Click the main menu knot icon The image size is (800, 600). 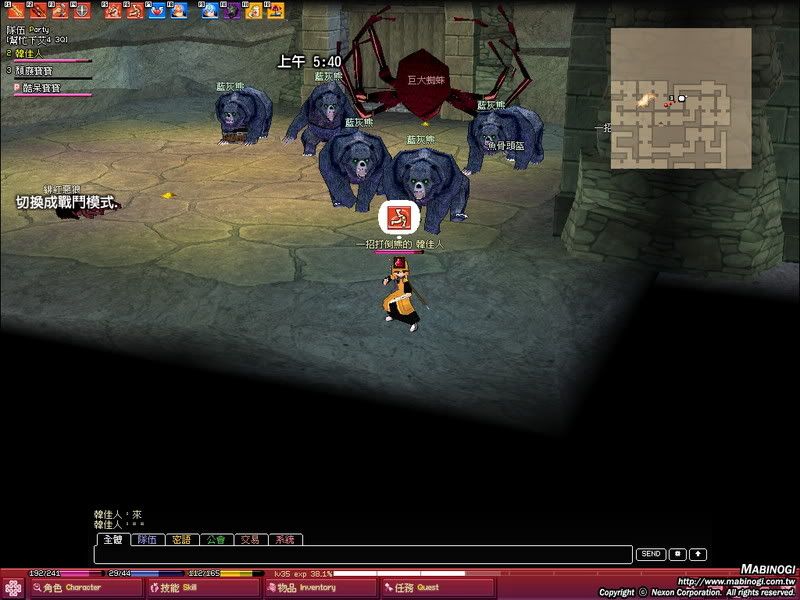13,587
